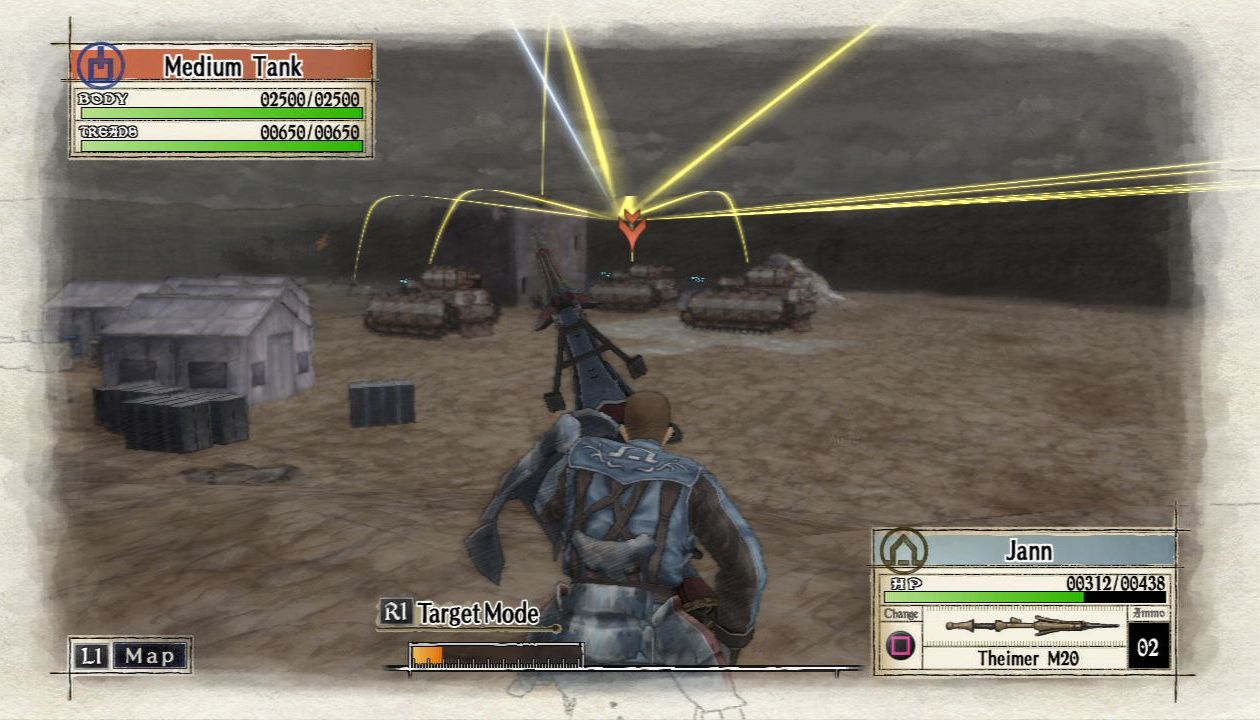The image size is (1260, 720).
Task: Click Jann's lancer class emblem
Action: click(x=903, y=550)
